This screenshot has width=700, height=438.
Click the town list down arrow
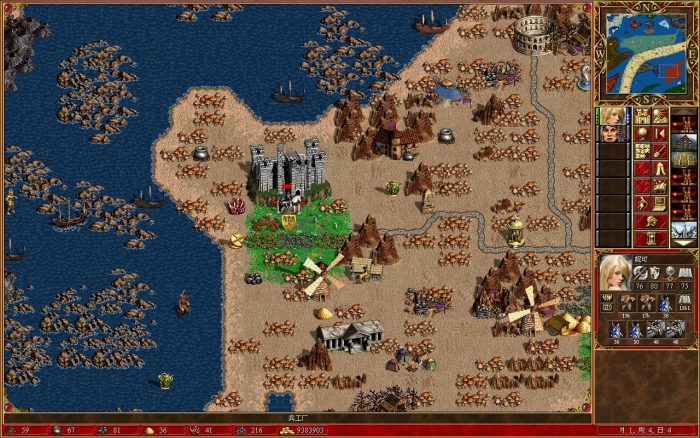(684, 240)
